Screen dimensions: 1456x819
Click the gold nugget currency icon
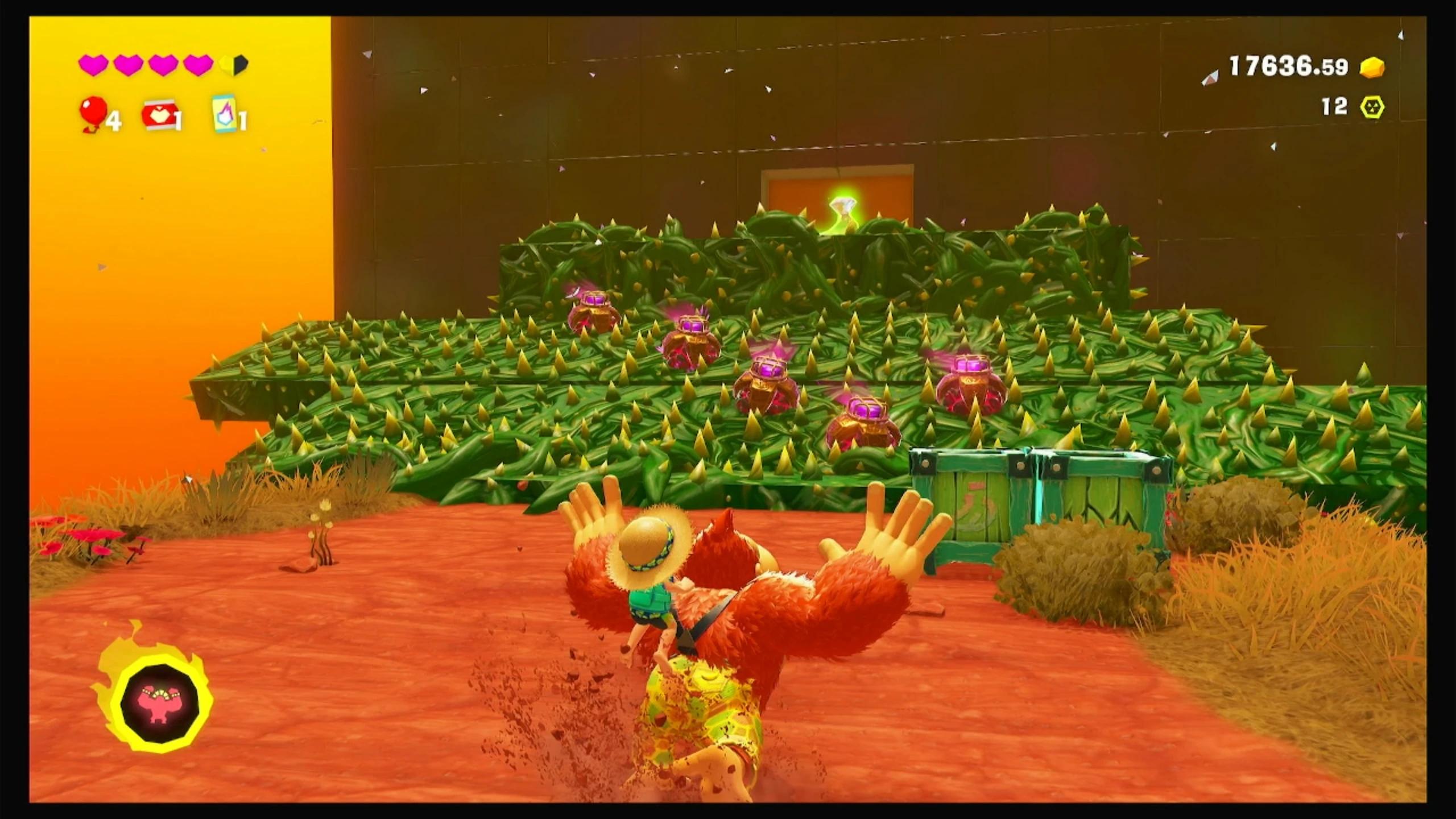pyautogui.click(x=1372, y=84)
